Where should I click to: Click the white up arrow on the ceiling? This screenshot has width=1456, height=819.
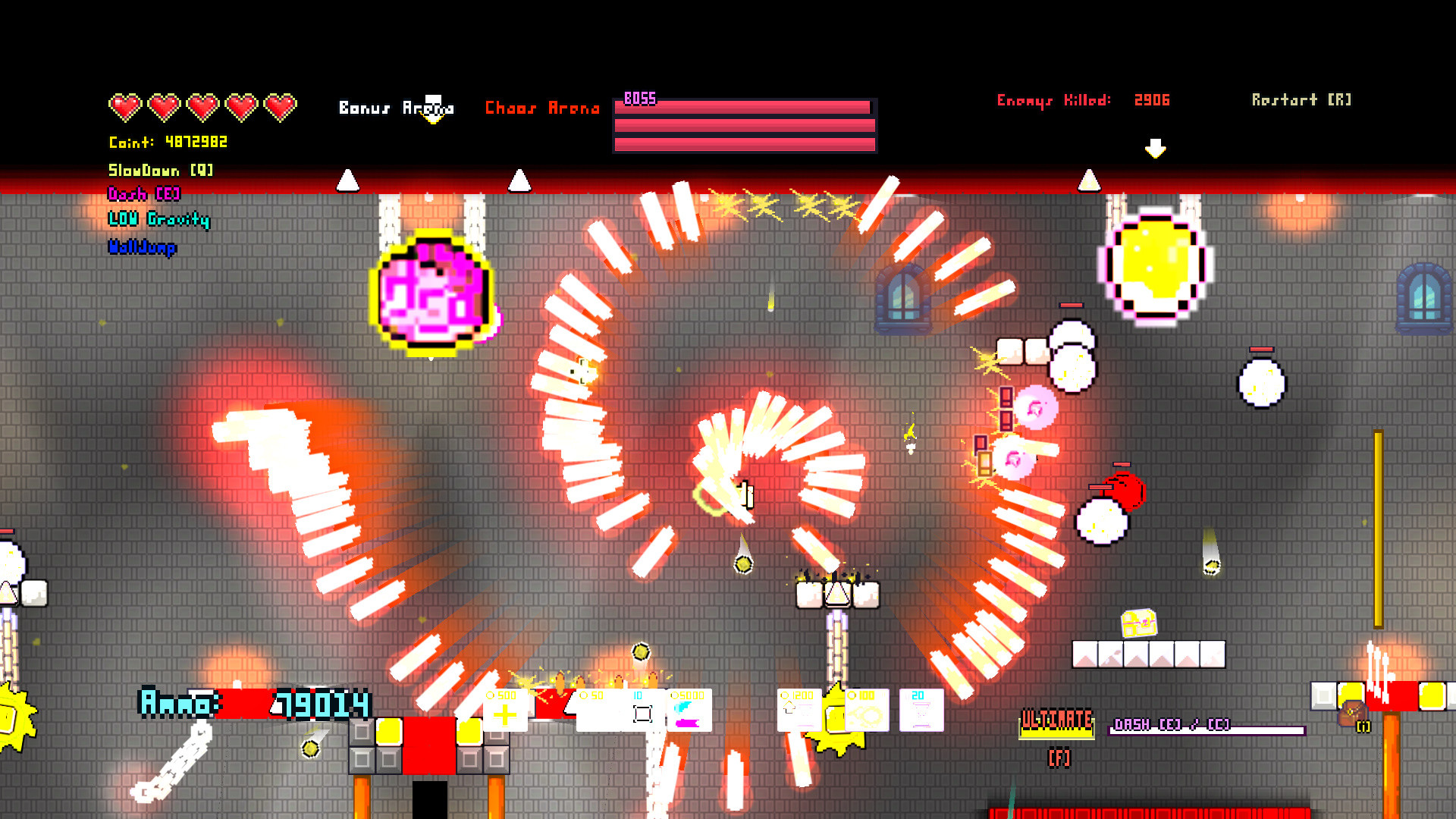pyautogui.click(x=349, y=180)
